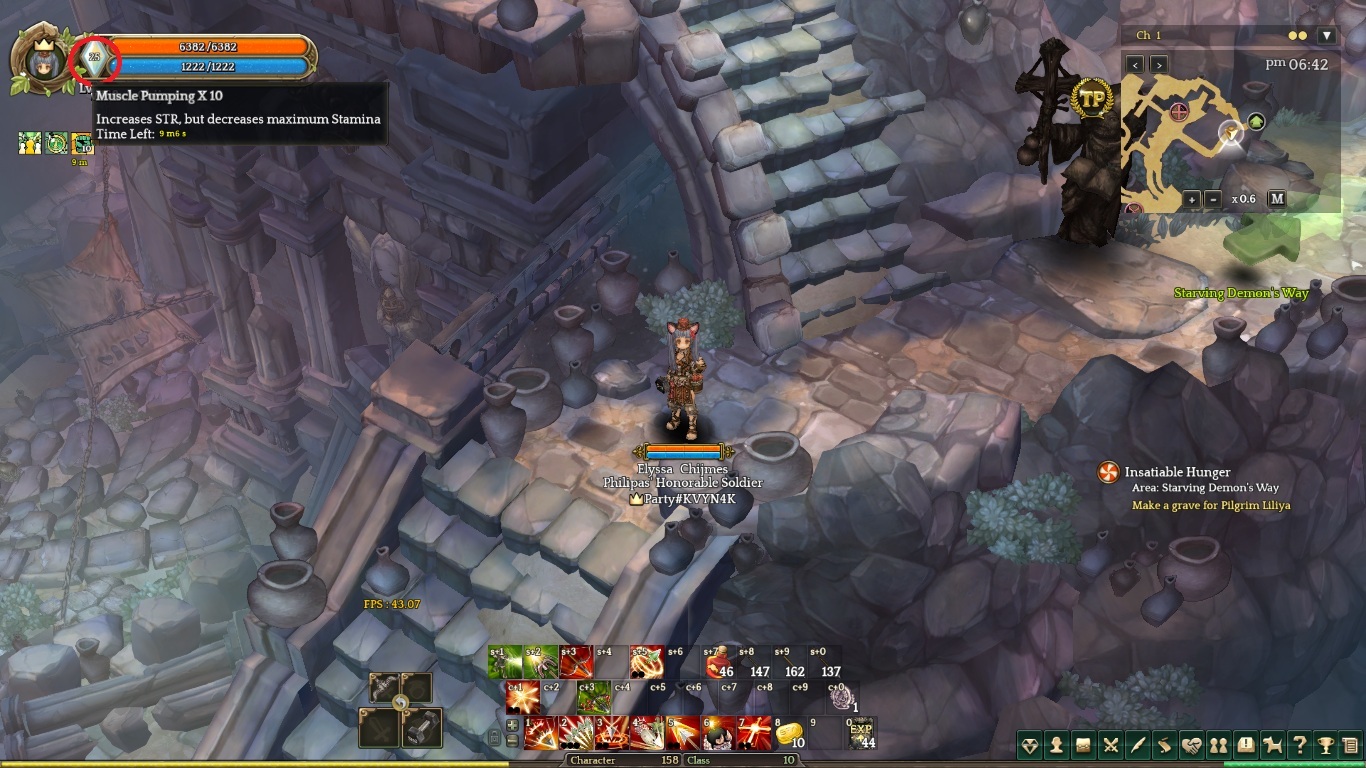The image size is (1366, 768).
Task: Click the minimap zoom-in plus button
Action: click(1192, 199)
